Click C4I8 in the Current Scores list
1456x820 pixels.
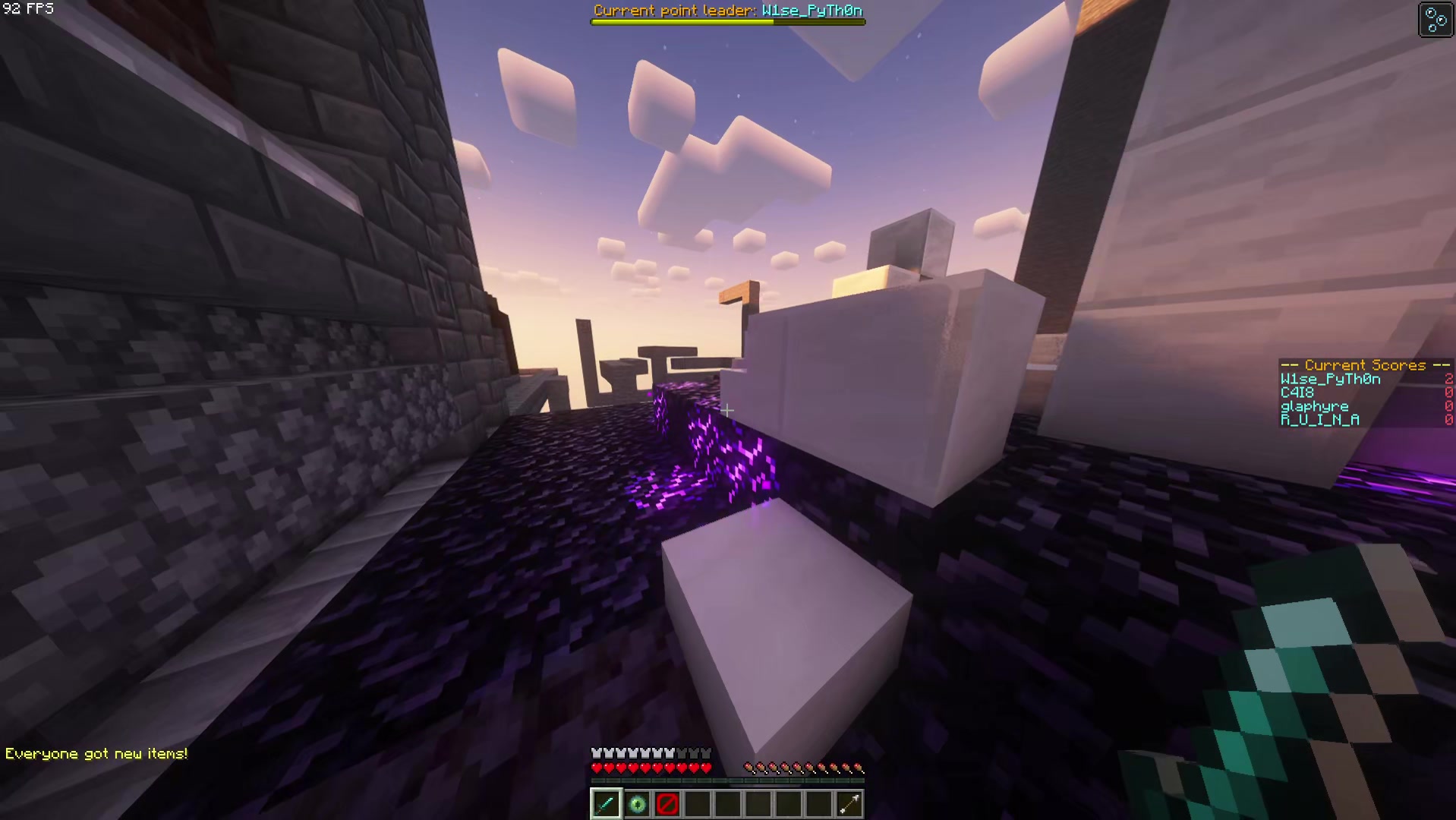click(1296, 393)
